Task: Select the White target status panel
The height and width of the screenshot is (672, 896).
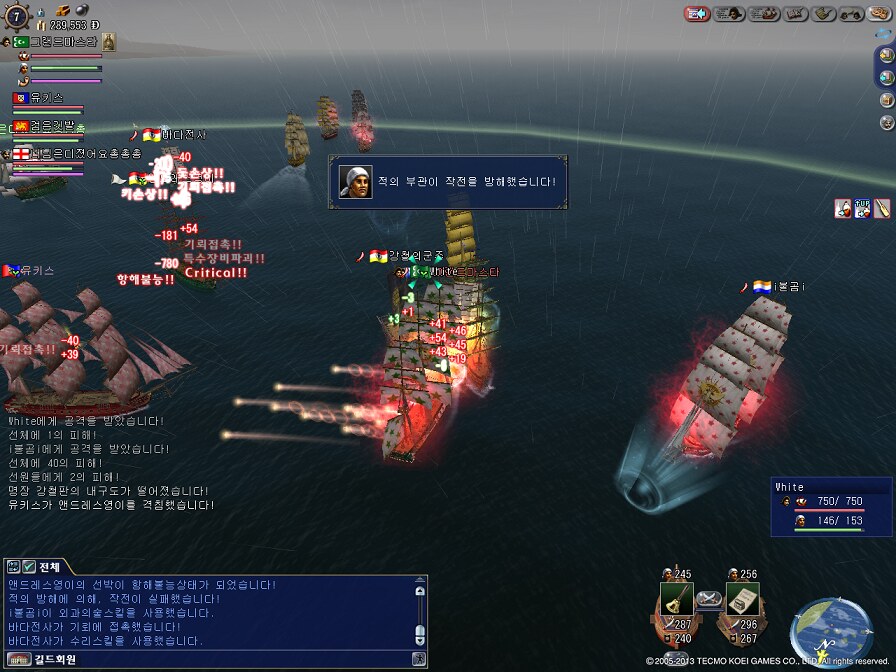Action: [x=829, y=507]
